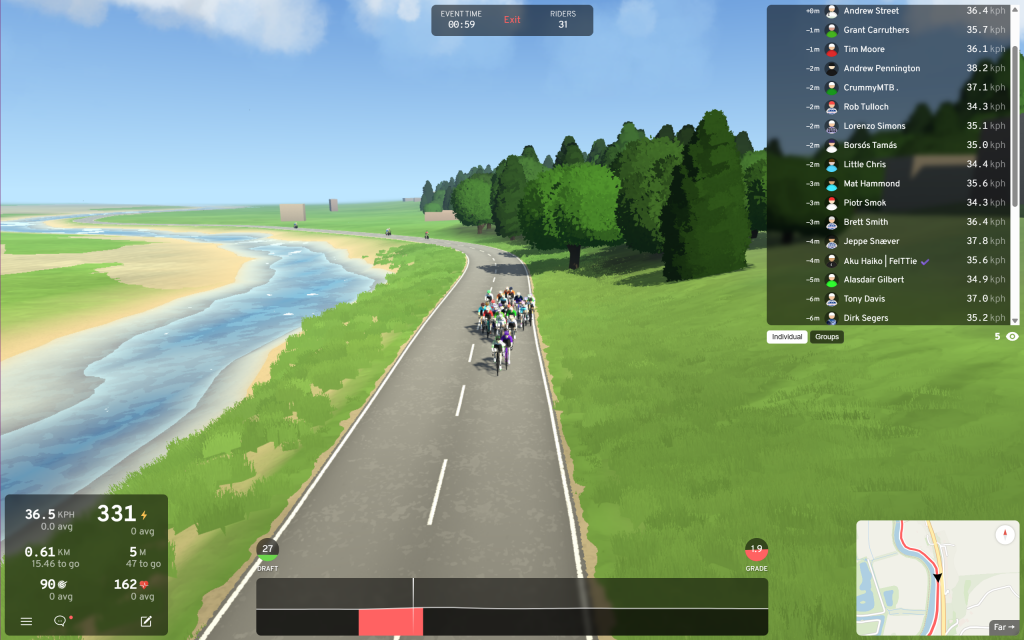Click the elevation profile bar
The image size is (1024, 640).
[512, 607]
